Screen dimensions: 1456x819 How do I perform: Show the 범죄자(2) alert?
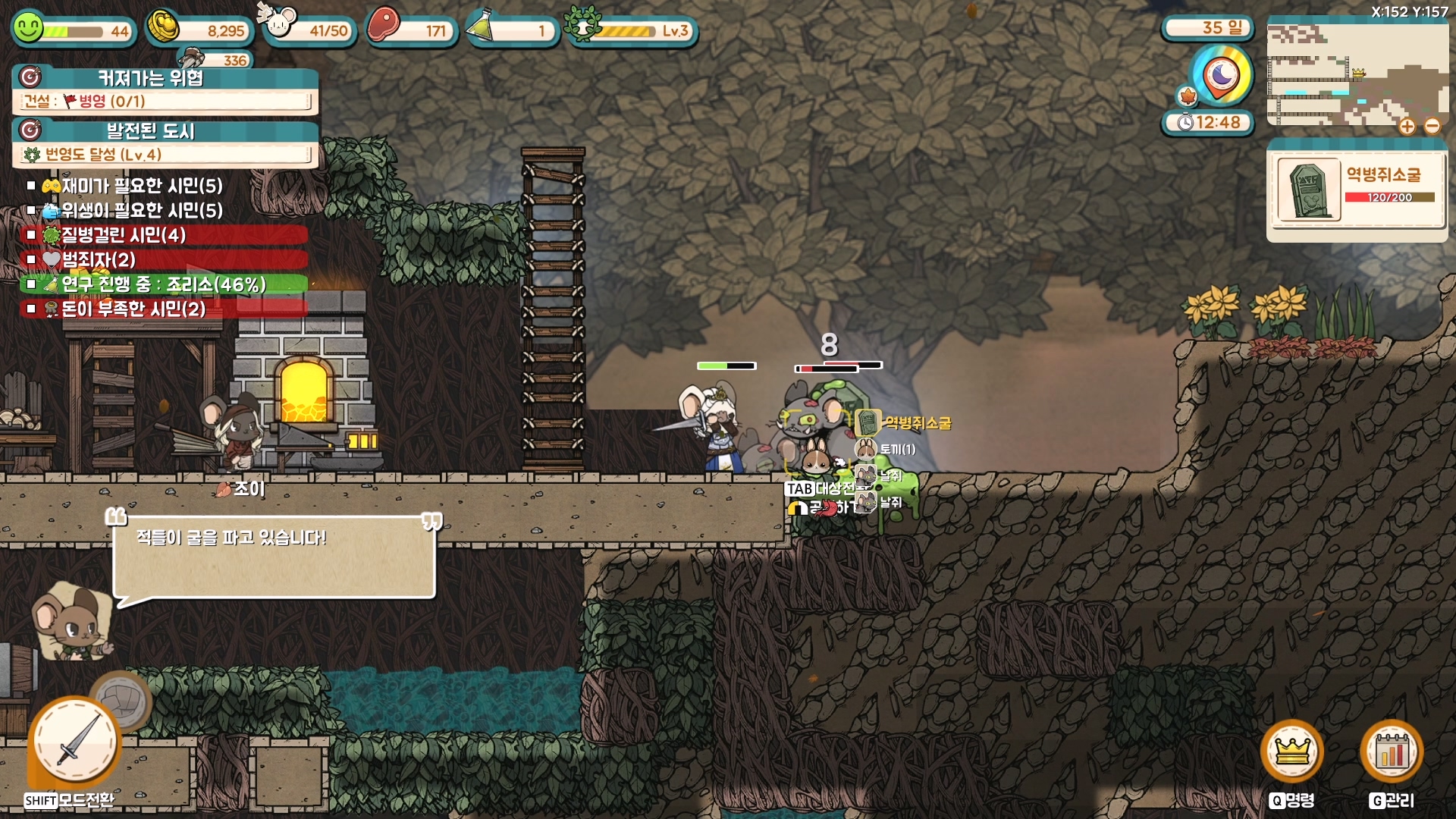click(99, 260)
